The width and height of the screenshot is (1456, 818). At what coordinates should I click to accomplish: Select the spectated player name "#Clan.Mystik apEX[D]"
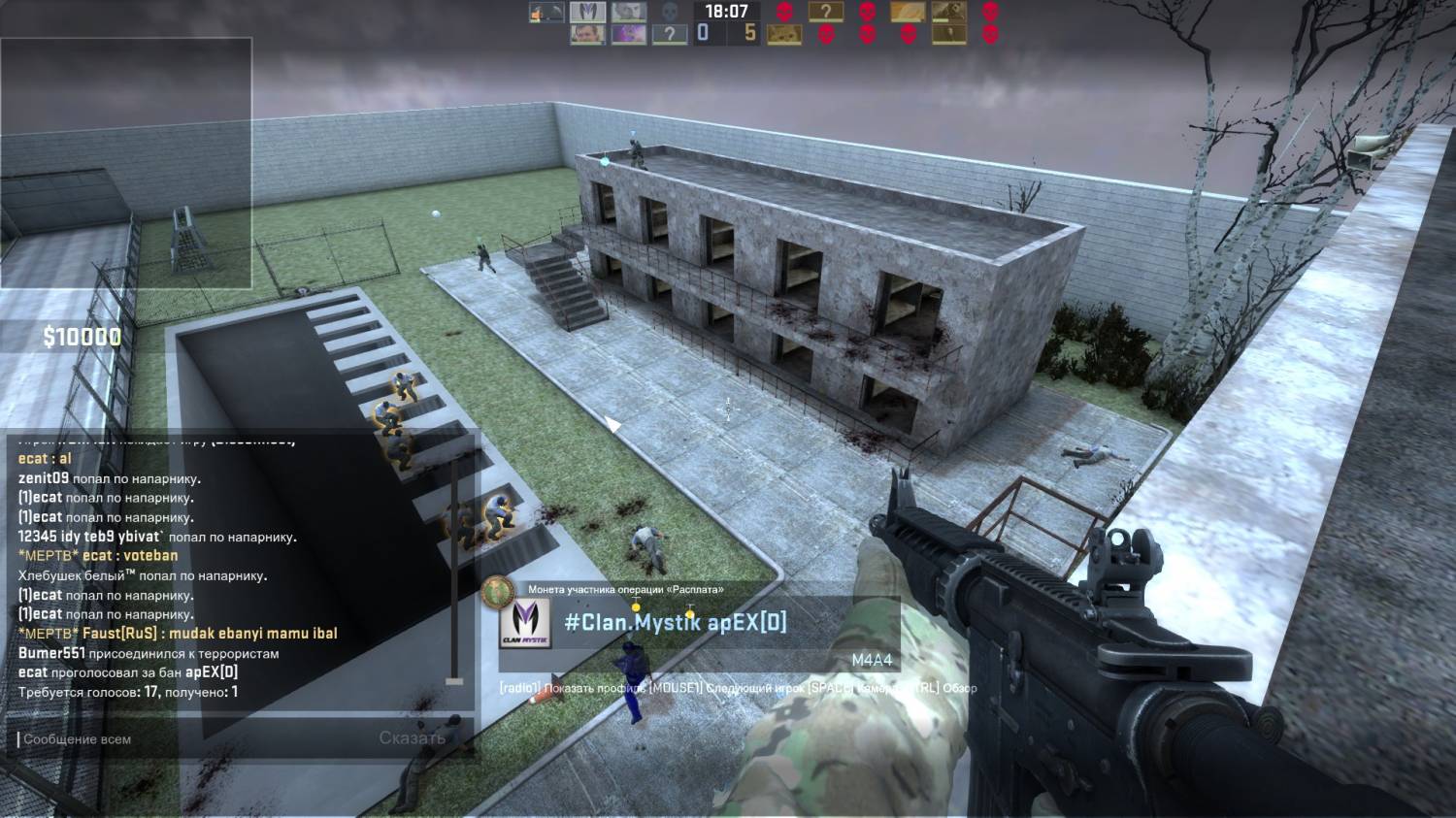[676, 623]
